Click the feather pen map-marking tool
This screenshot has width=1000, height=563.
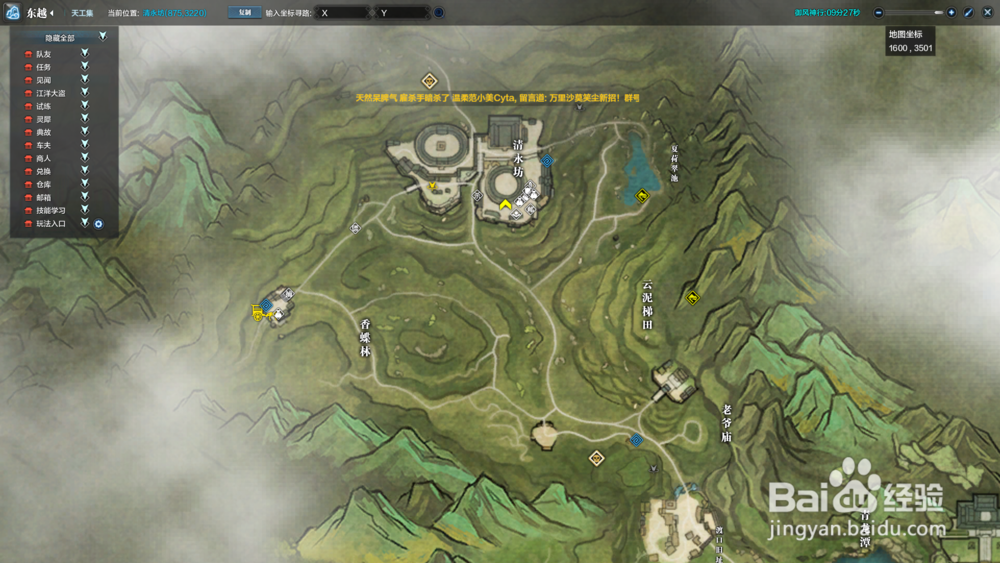coord(968,13)
